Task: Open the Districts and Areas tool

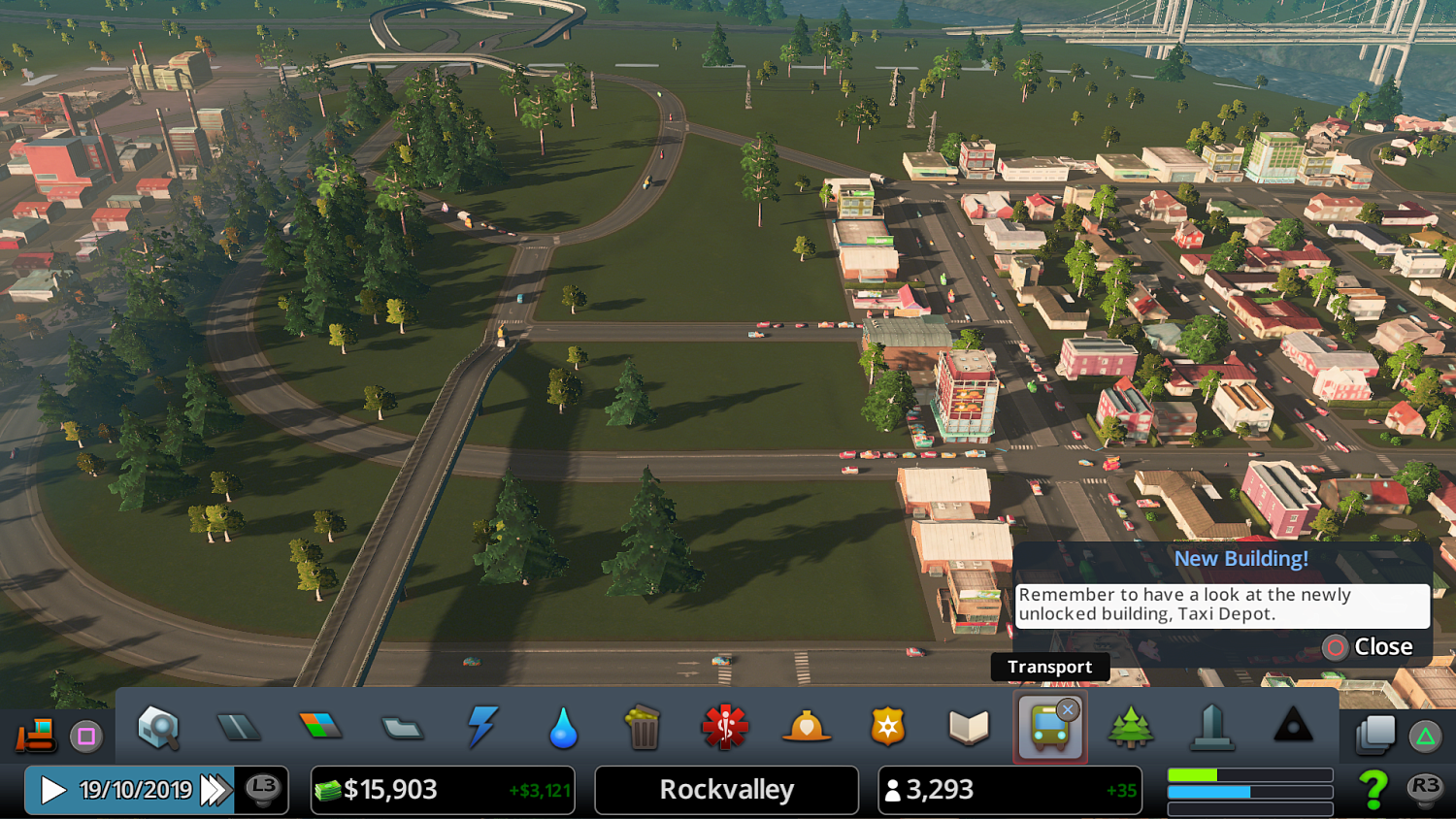Action: pos(402,726)
